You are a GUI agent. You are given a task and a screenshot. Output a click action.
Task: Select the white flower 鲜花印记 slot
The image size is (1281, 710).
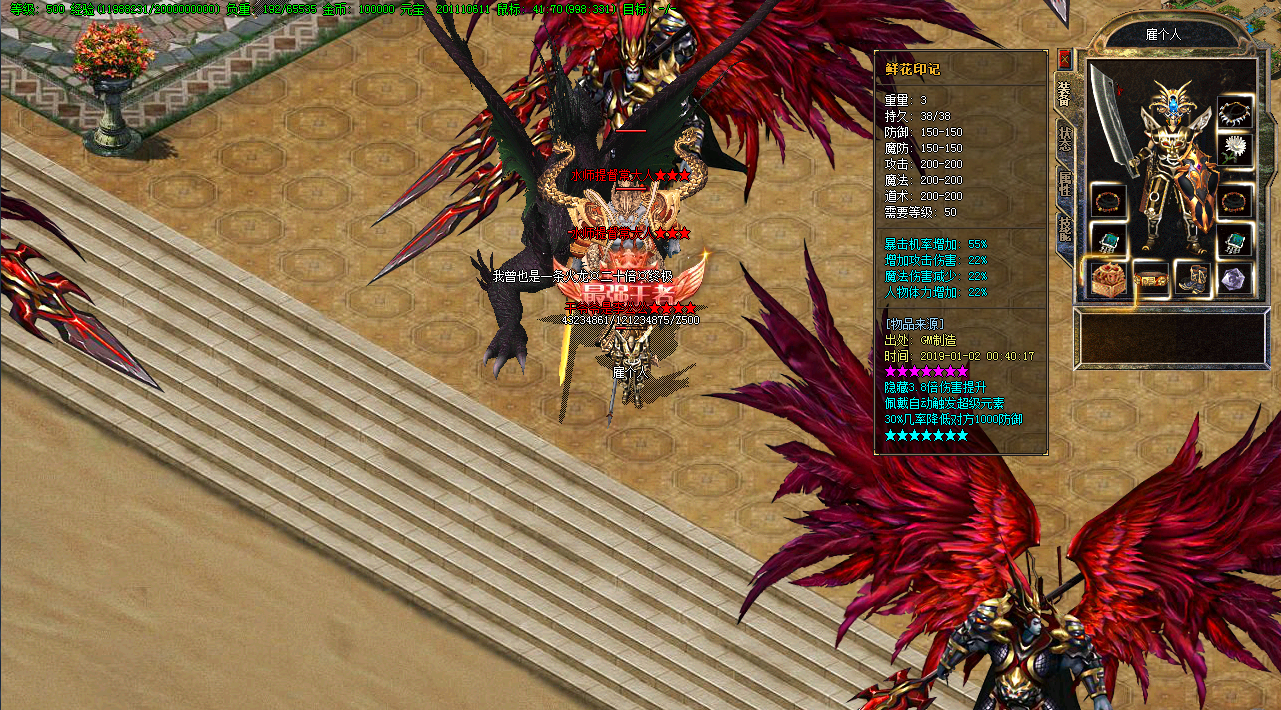point(1235,150)
